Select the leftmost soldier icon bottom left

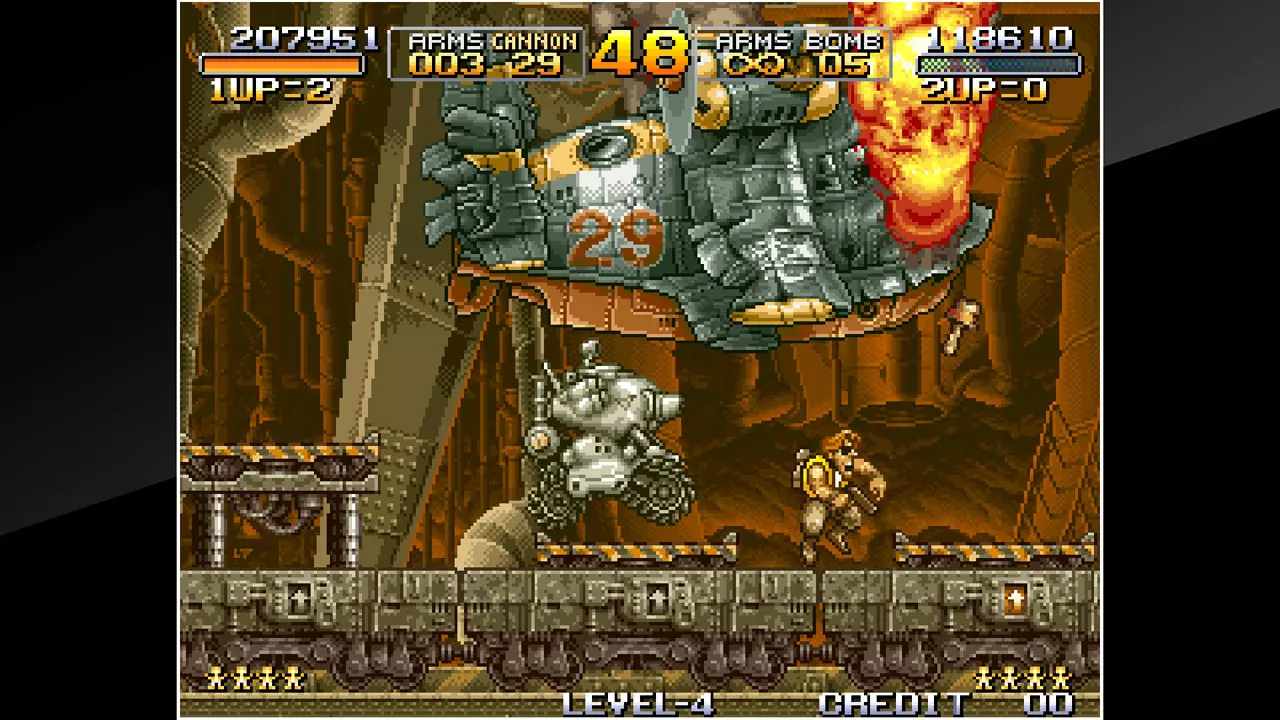point(214,679)
